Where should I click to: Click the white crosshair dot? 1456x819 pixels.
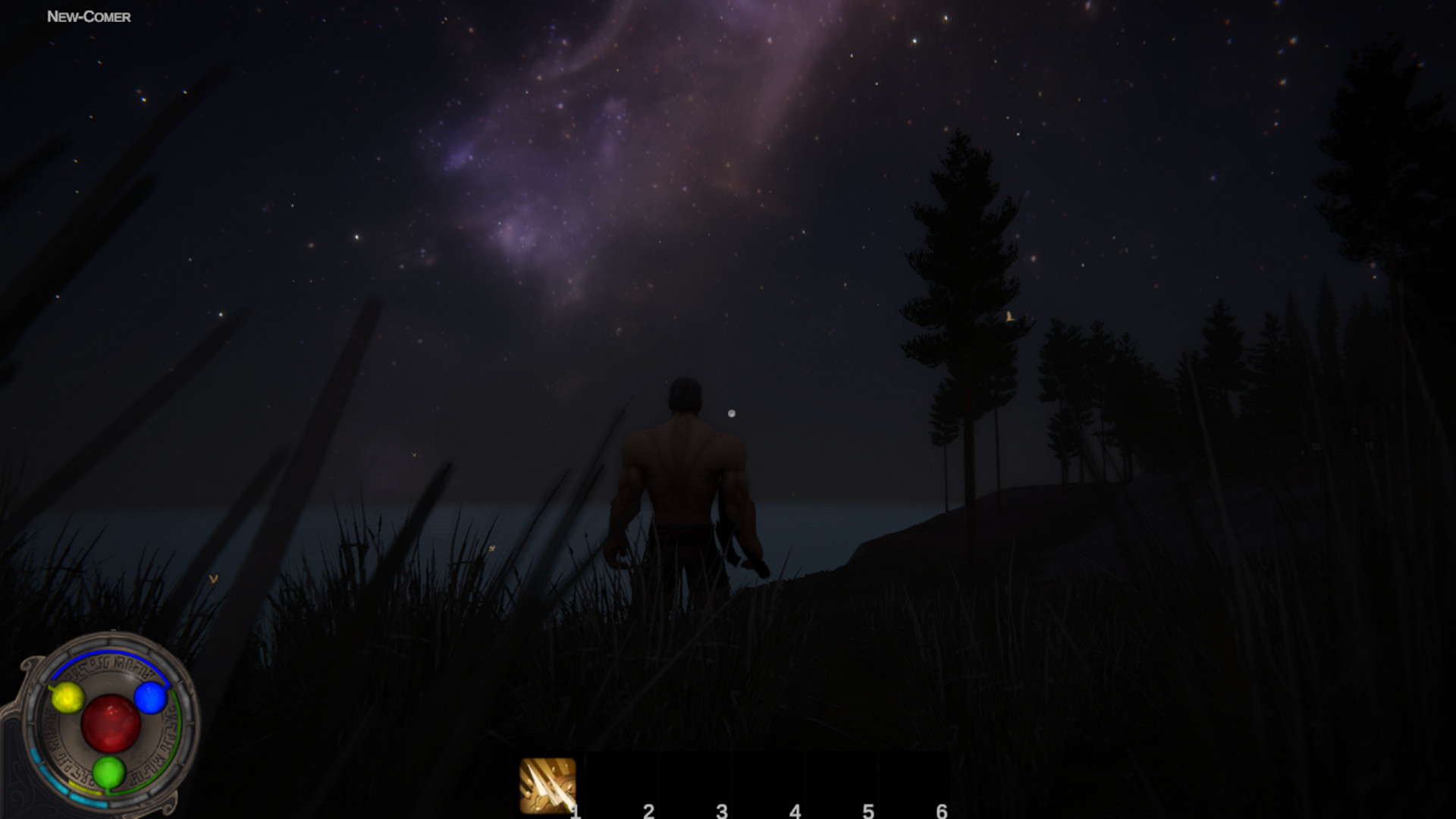pyautogui.click(x=731, y=413)
